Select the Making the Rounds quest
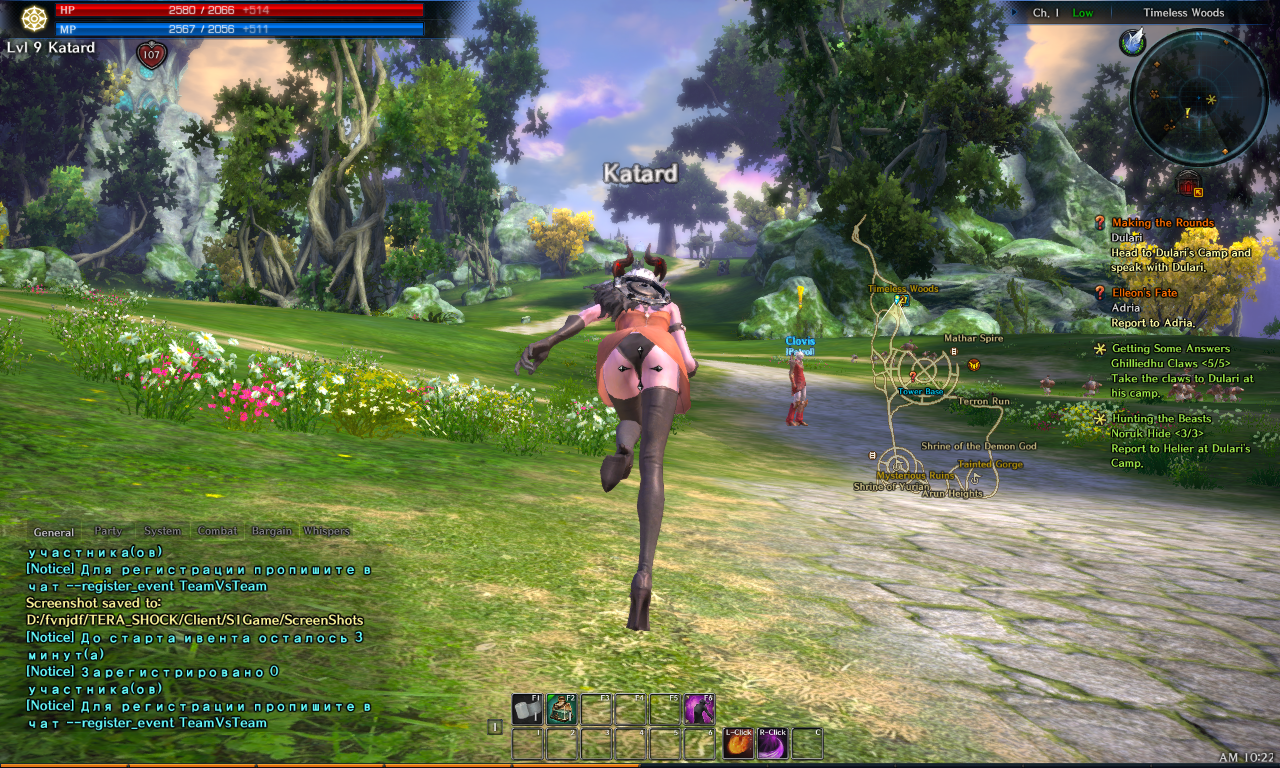Viewport: 1280px width, 768px height. click(x=1162, y=223)
